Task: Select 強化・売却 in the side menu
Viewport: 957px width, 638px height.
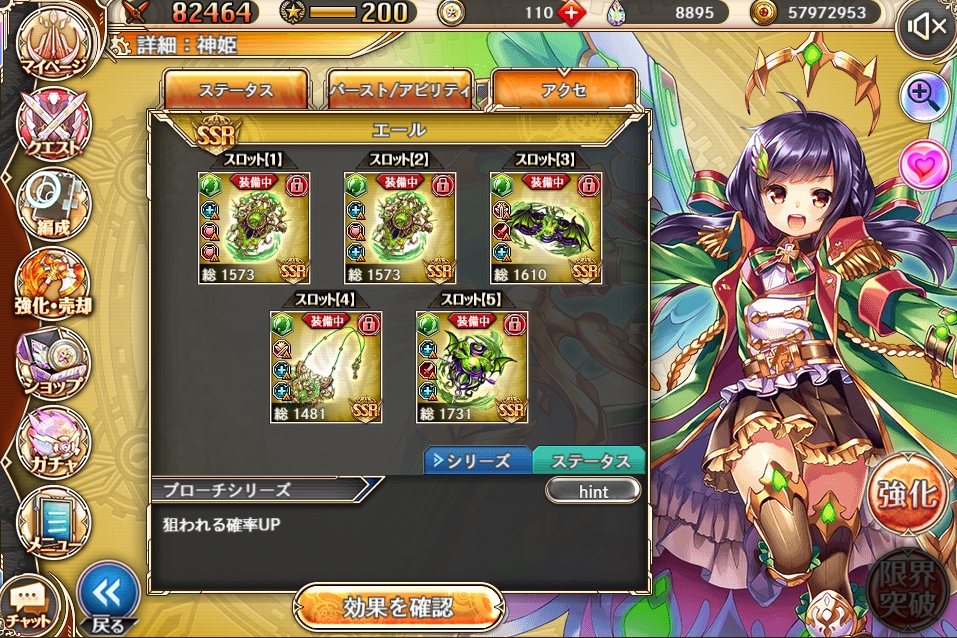Action: 52,283
